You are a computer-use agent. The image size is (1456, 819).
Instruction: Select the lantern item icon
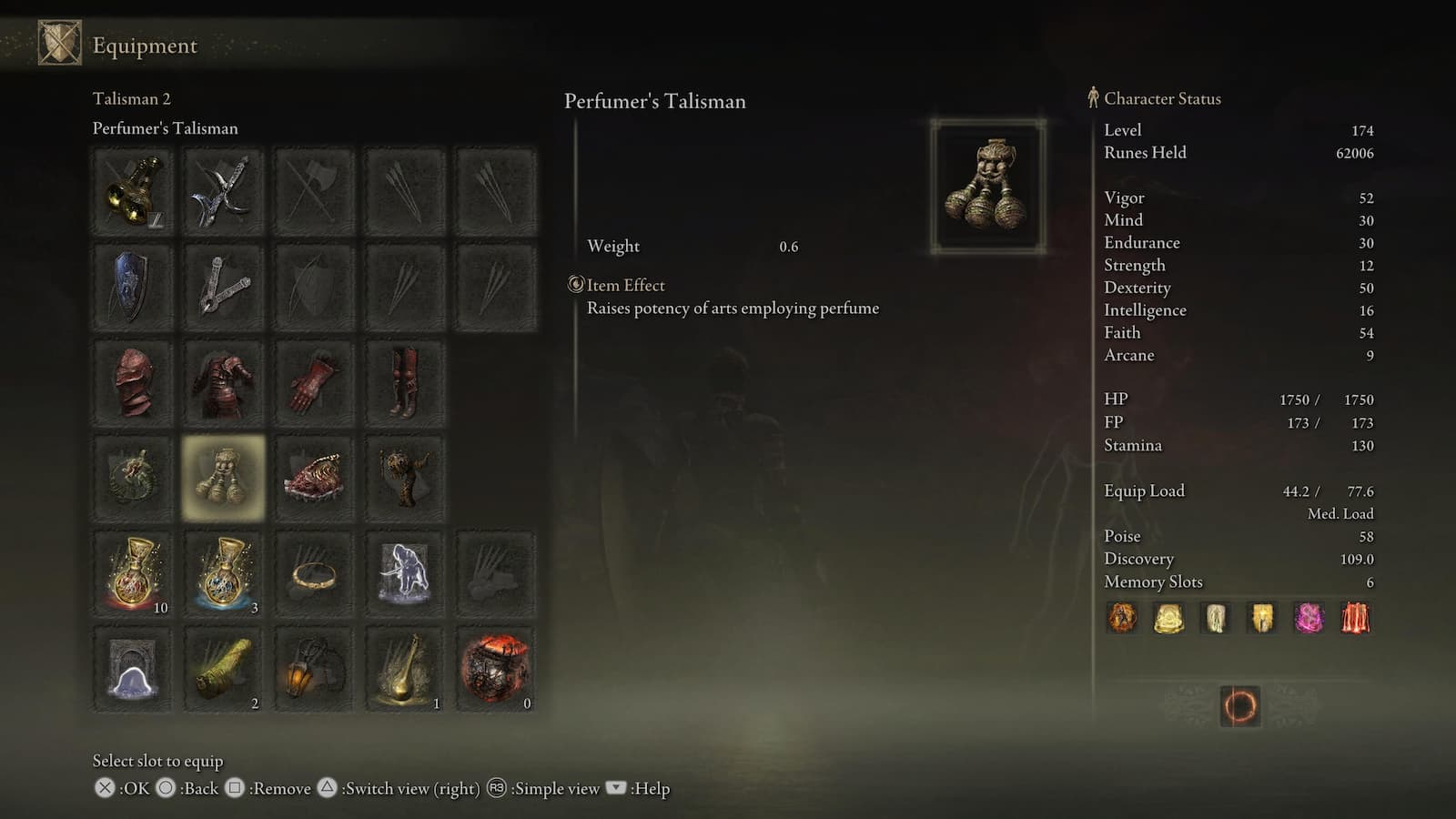[314, 669]
